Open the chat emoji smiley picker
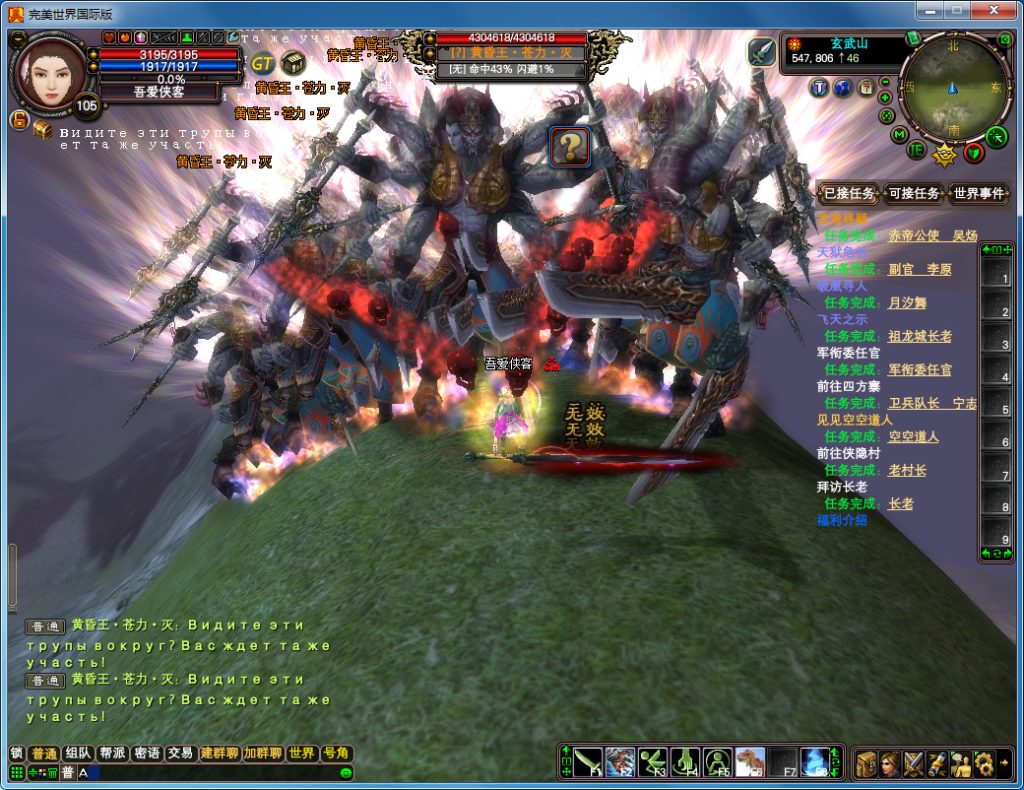 click(346, 773)
